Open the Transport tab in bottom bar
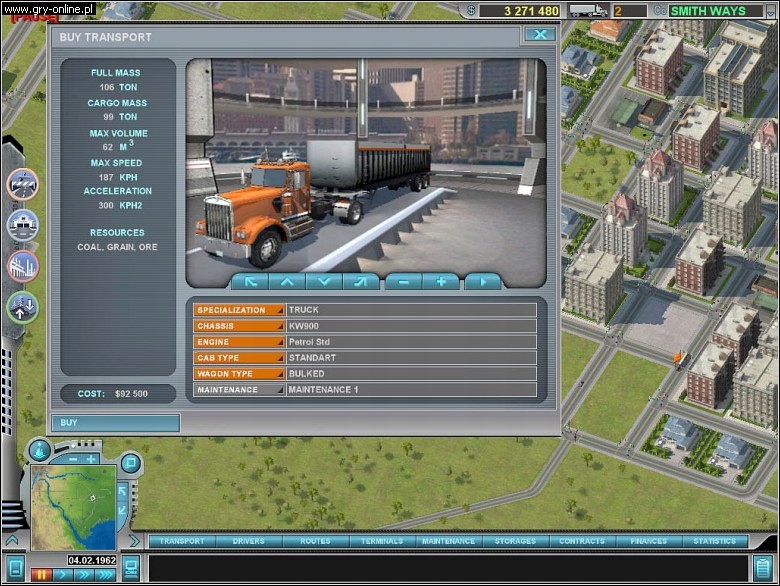Screen dimensions: 780x586 coord(182,541)
